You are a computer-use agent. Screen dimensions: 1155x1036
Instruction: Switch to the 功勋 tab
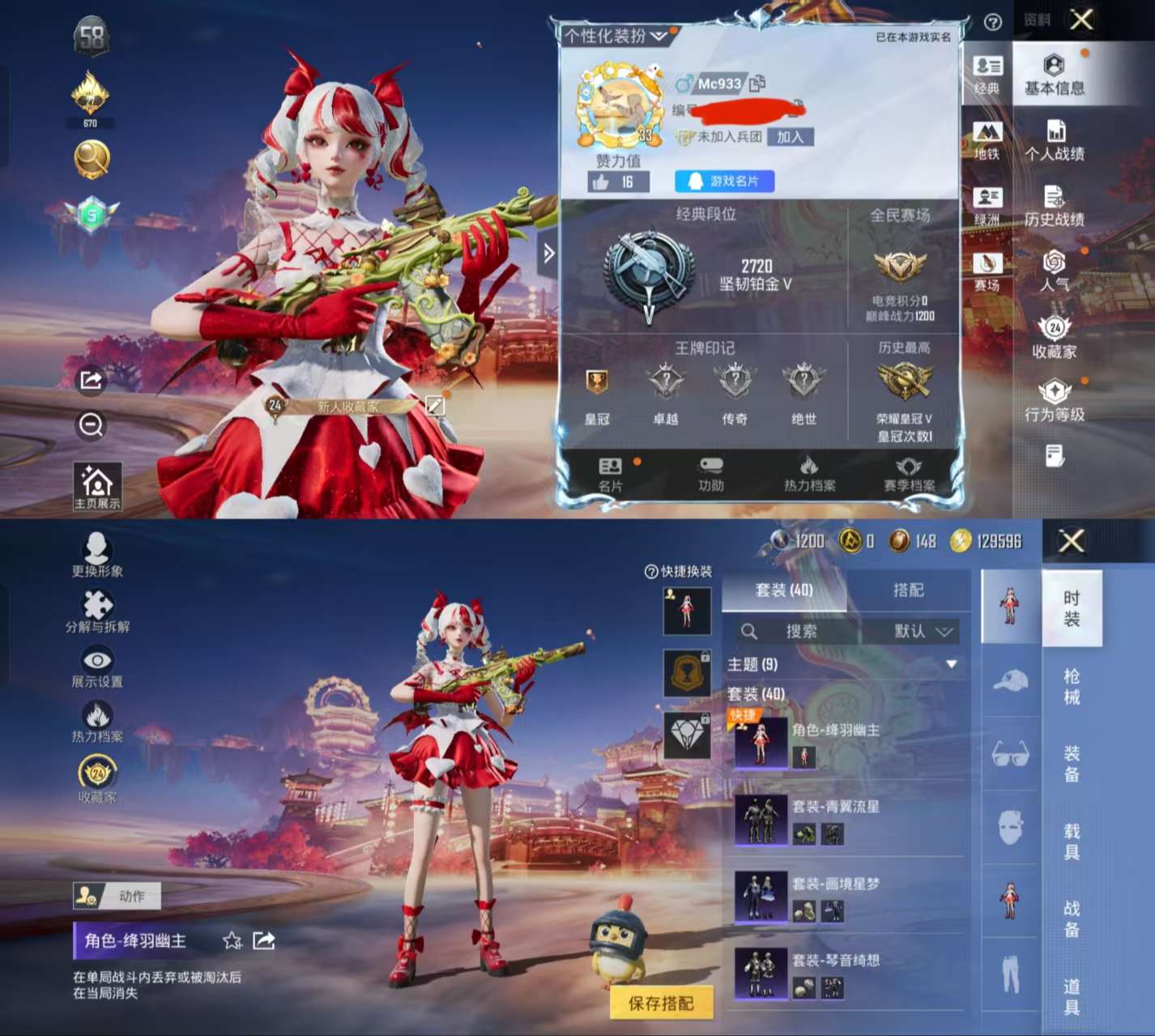click(710, 475)
